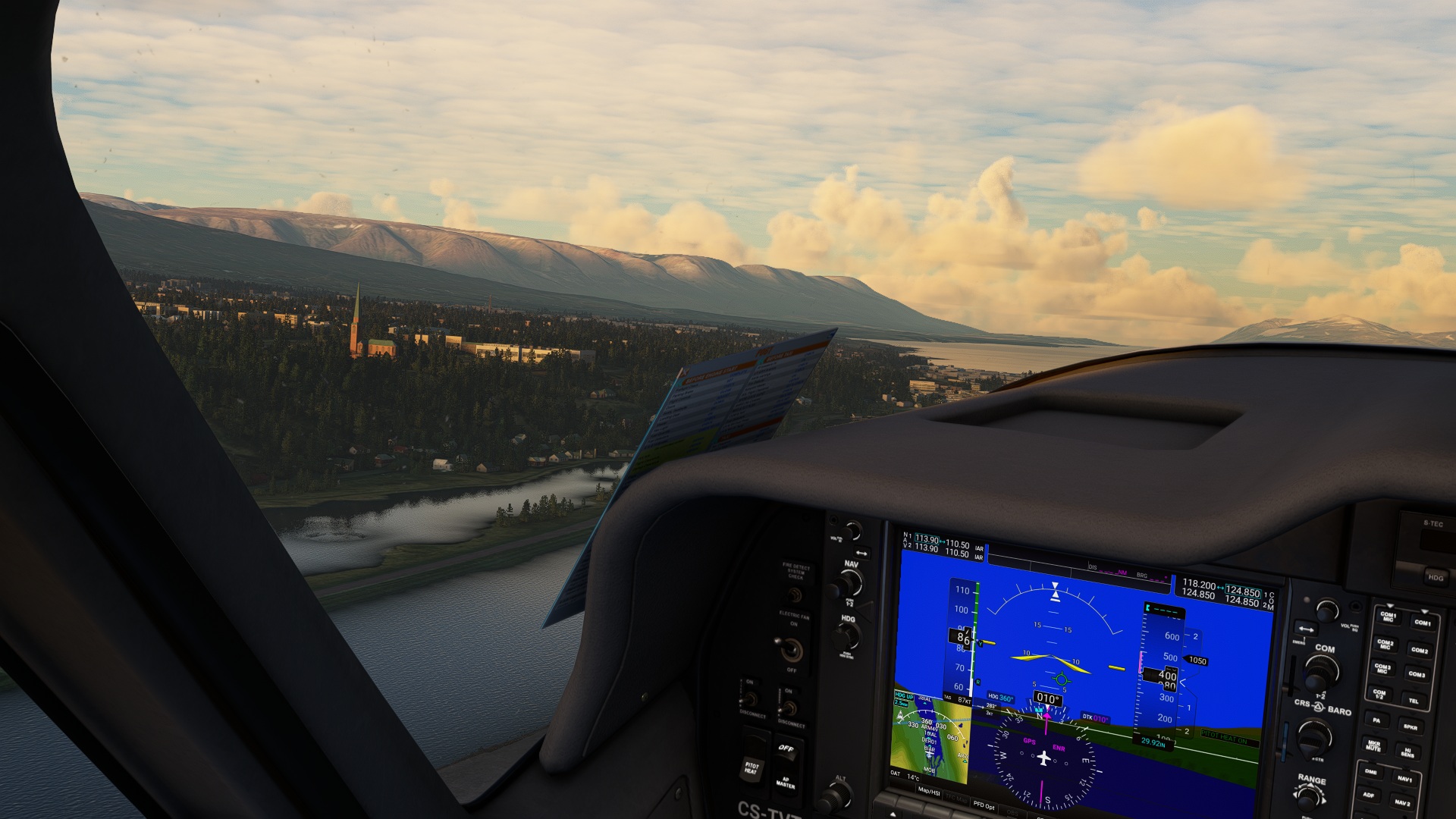Click the MKR MUTE button
Viewport: 1456px width, 819px height.
point(1373,746)
